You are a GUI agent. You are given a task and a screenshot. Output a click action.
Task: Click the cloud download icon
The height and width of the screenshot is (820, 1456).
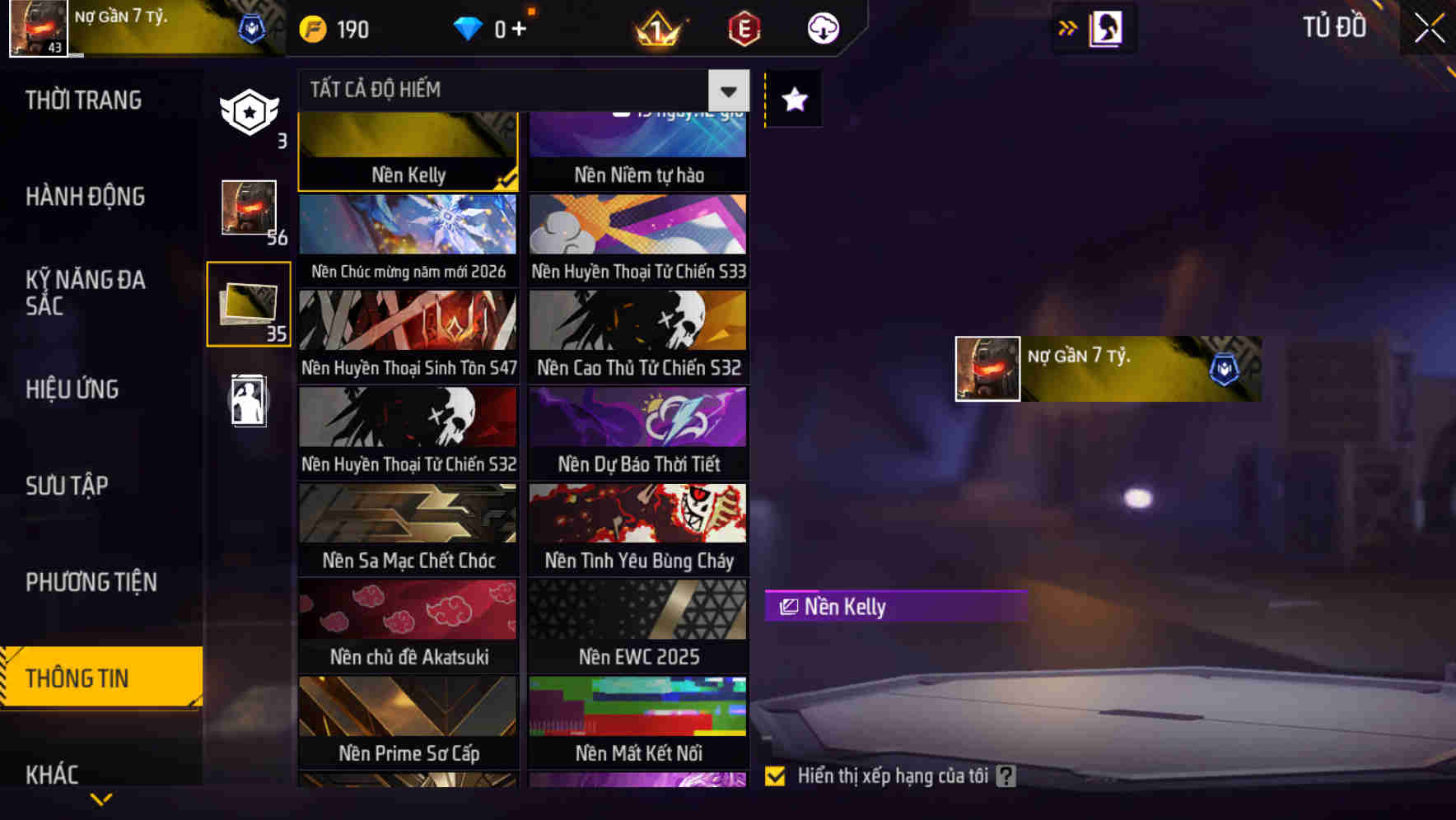tap(824, 28)
